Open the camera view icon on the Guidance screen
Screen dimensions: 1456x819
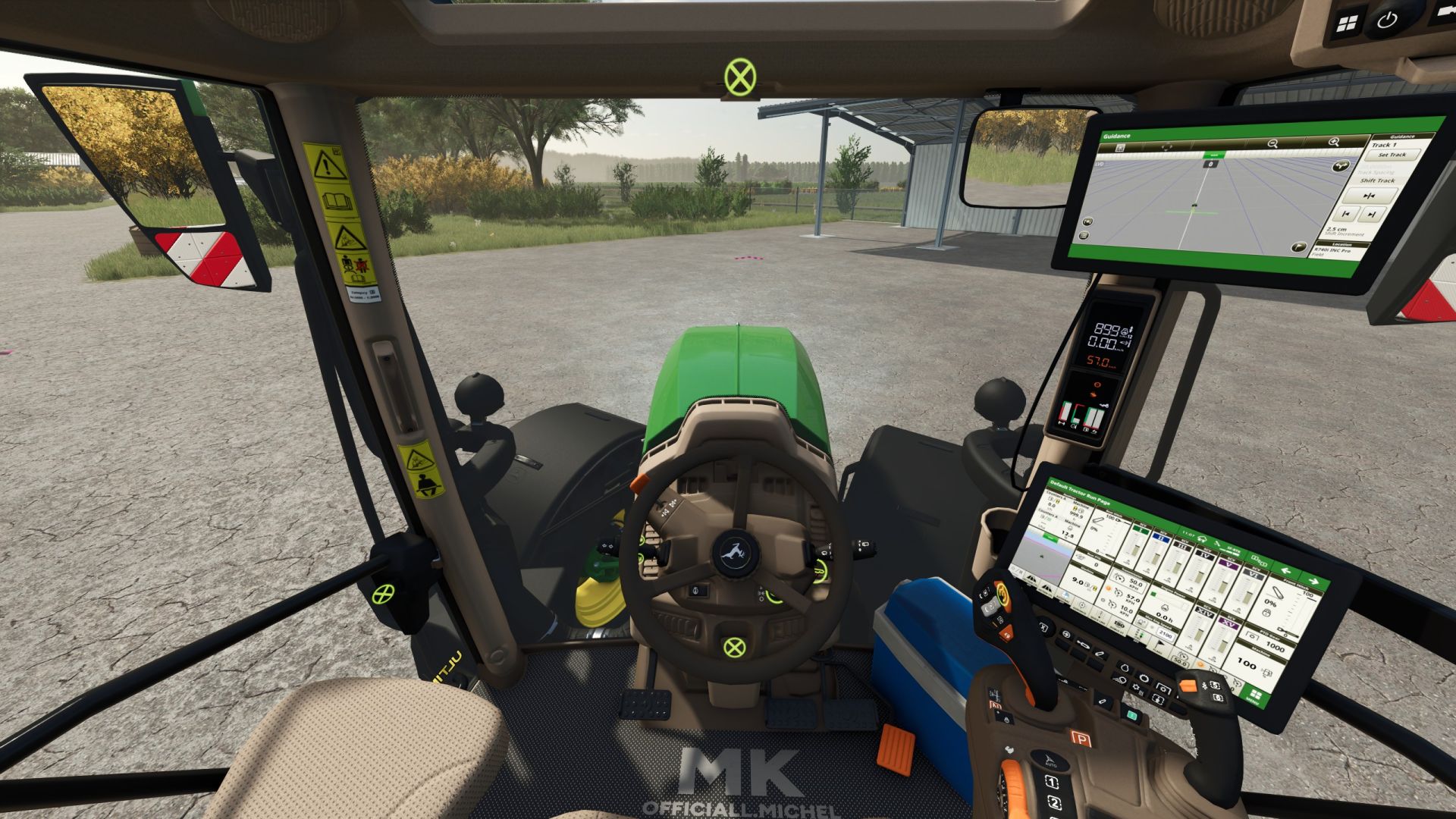coord(1087,221)
